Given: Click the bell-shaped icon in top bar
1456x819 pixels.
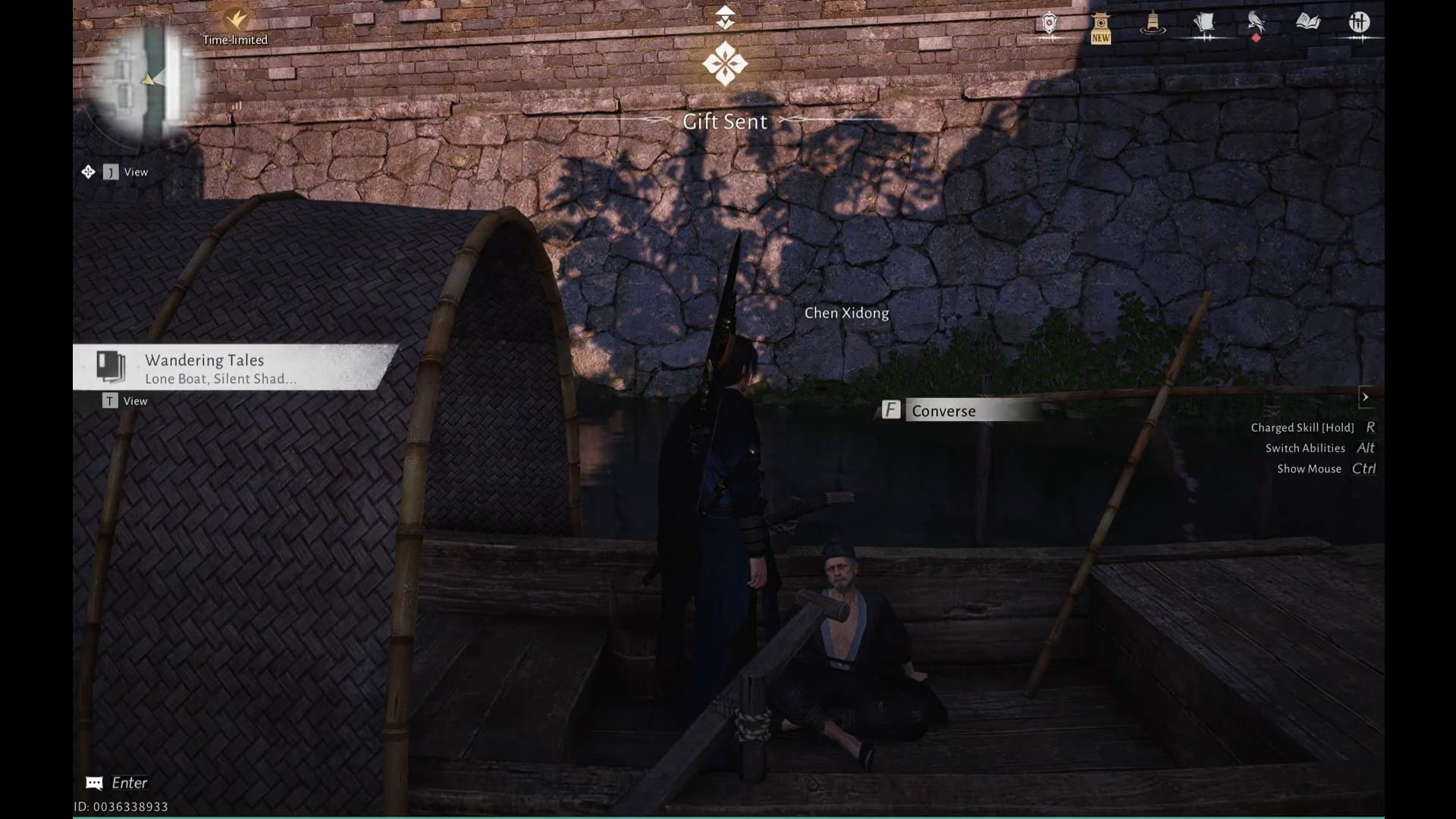Looking at the screenshot, I should pos(1153,24).
